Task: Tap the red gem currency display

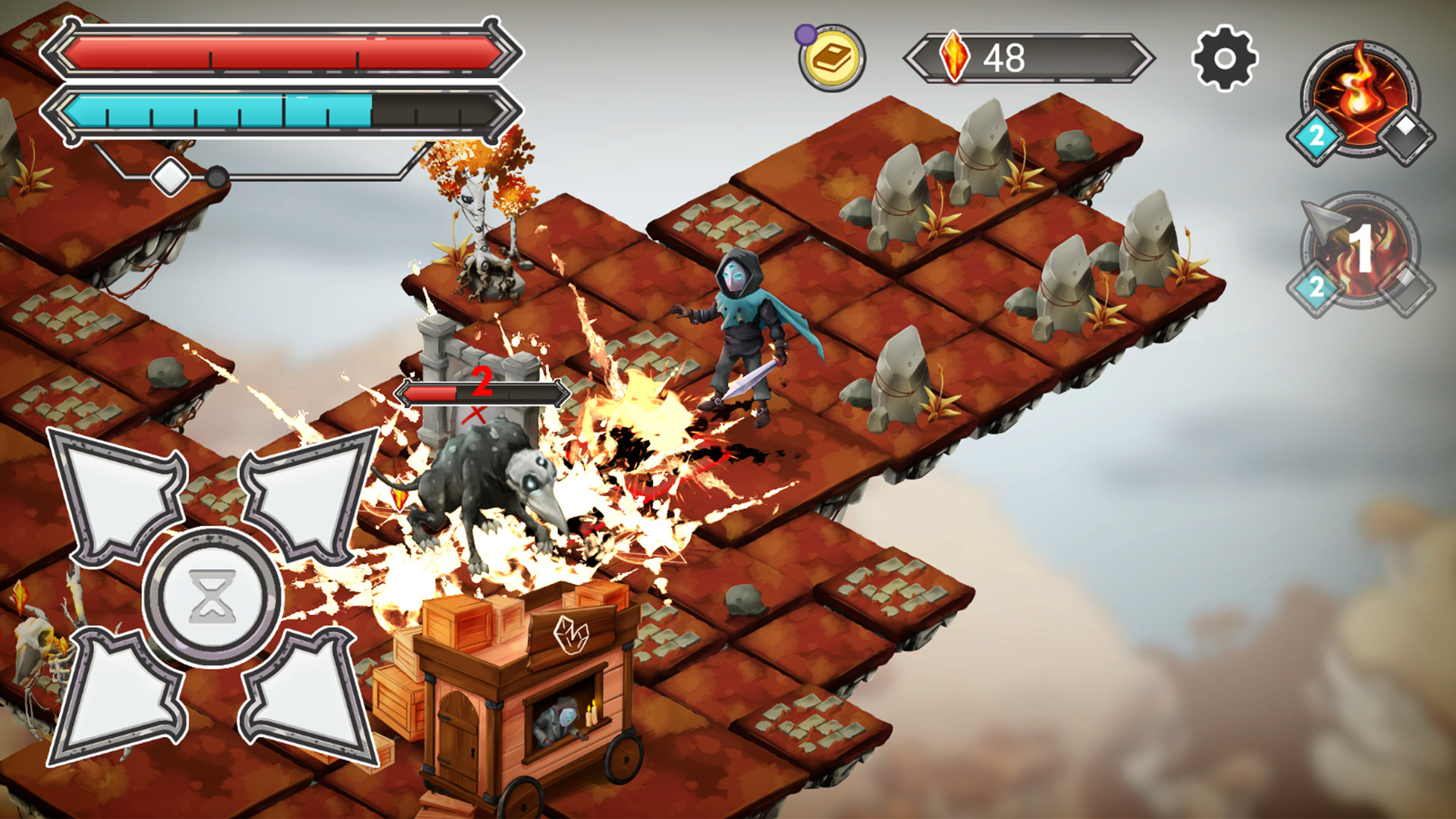Action: (1001, 55)
